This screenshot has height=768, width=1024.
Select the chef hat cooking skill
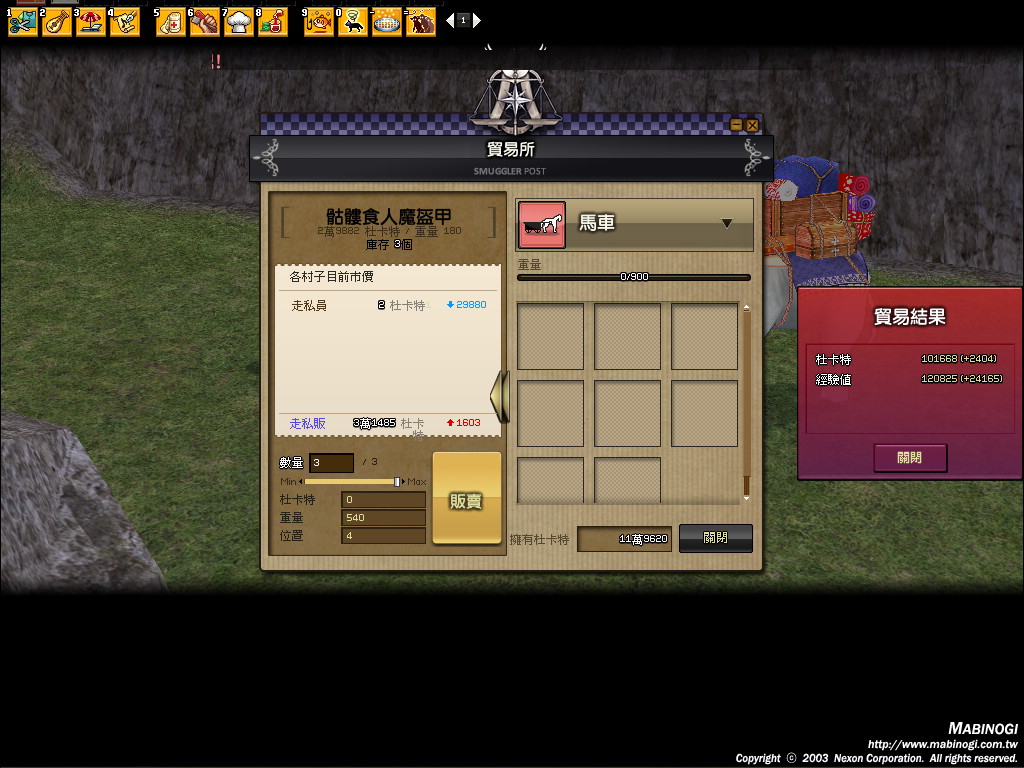pyautogui.click(x=239, y=21)
